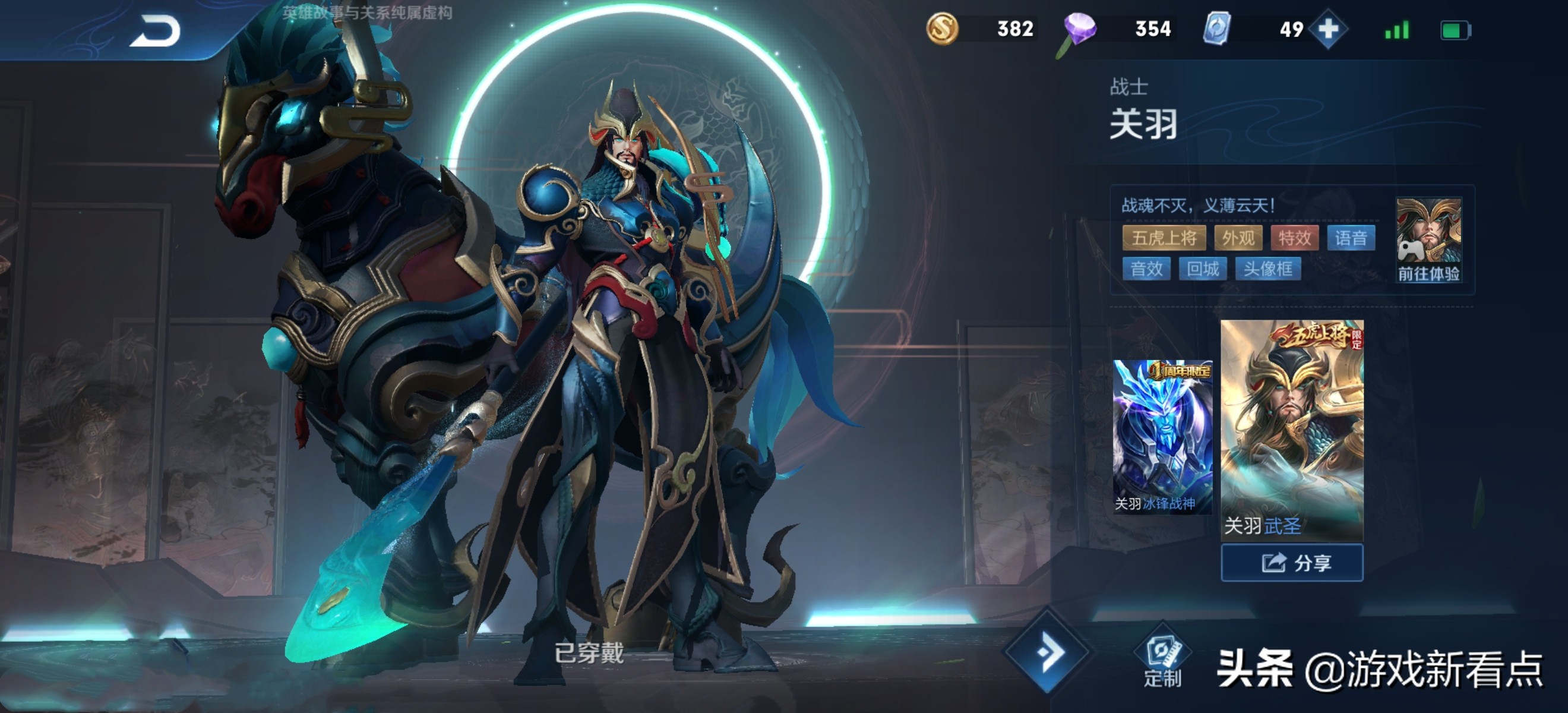Click the plus button to add vouchers

coord(1327,29)
